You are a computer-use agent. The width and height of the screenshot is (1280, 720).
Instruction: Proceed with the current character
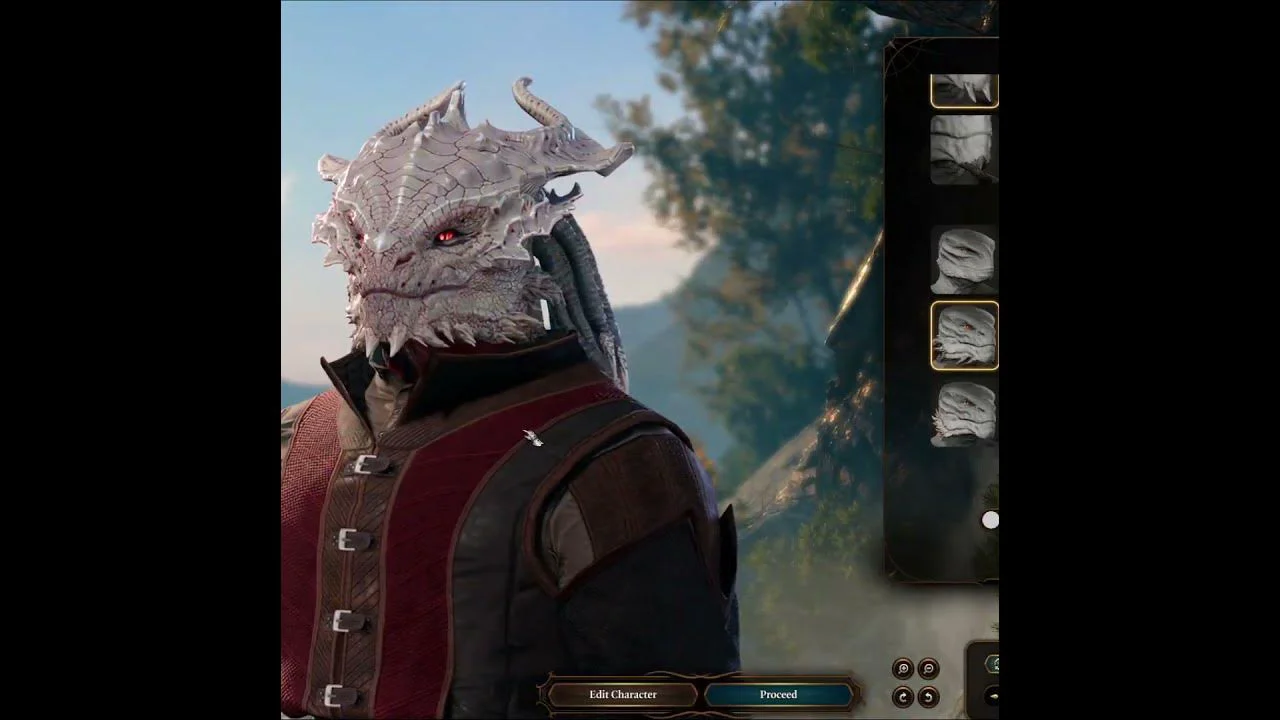coord(778,694)
